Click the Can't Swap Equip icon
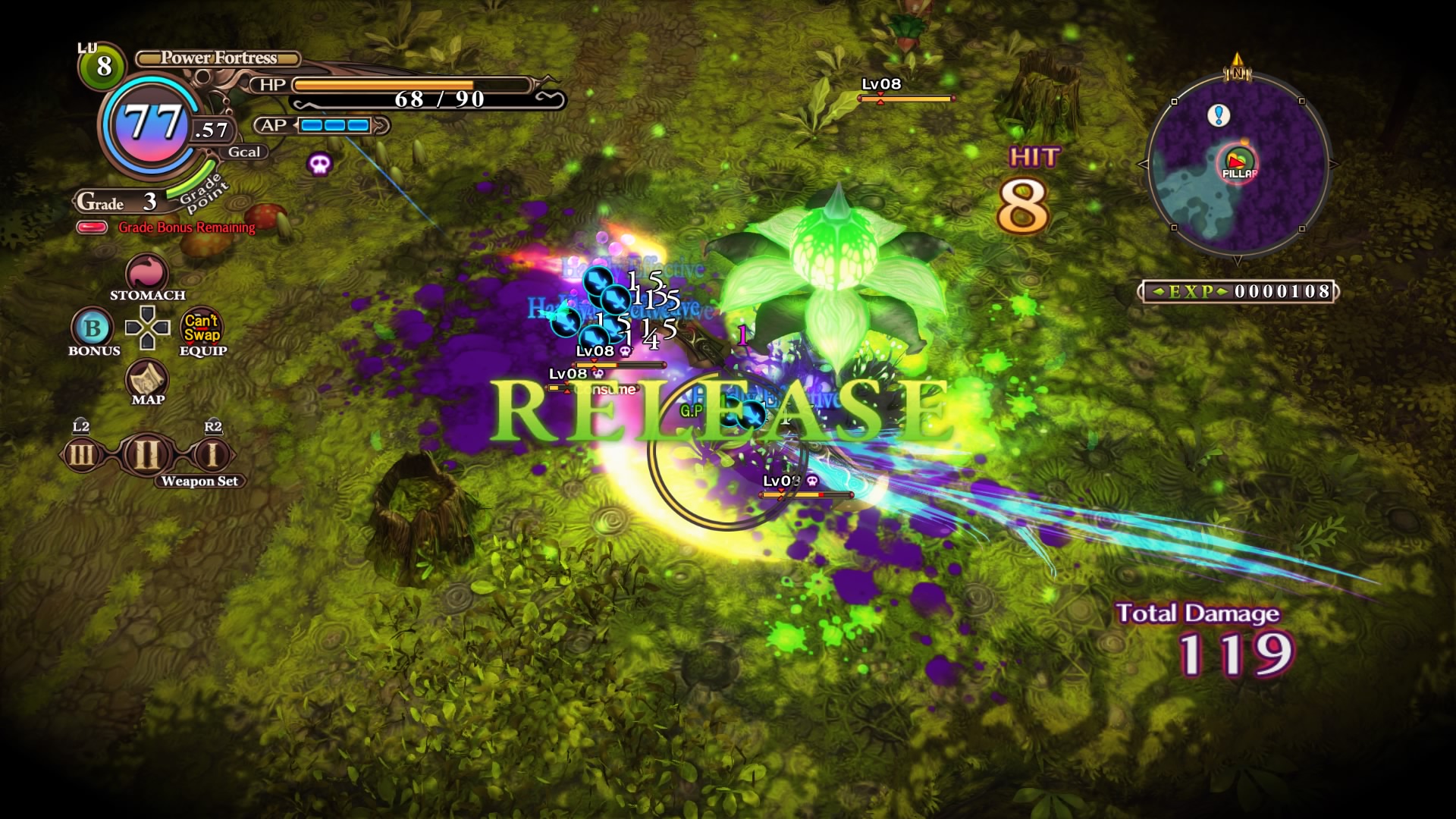 pos(202,328)
